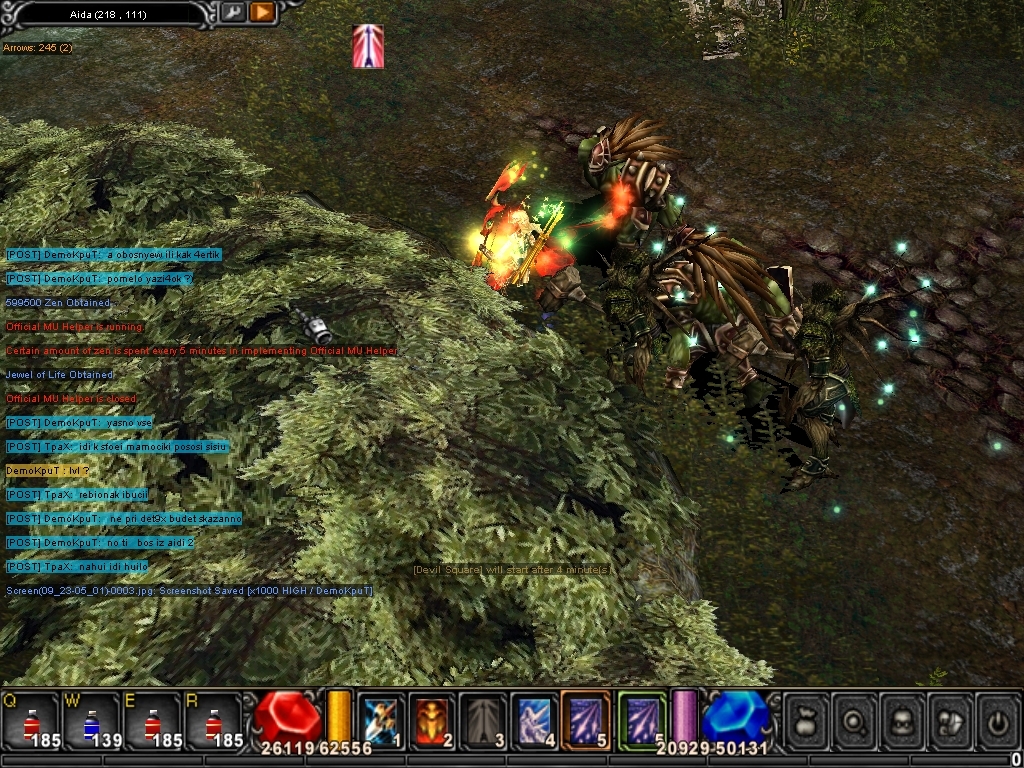Open the shop bag menu button
This screenshot has width=1024, height=768.
(x=806, y=718)
